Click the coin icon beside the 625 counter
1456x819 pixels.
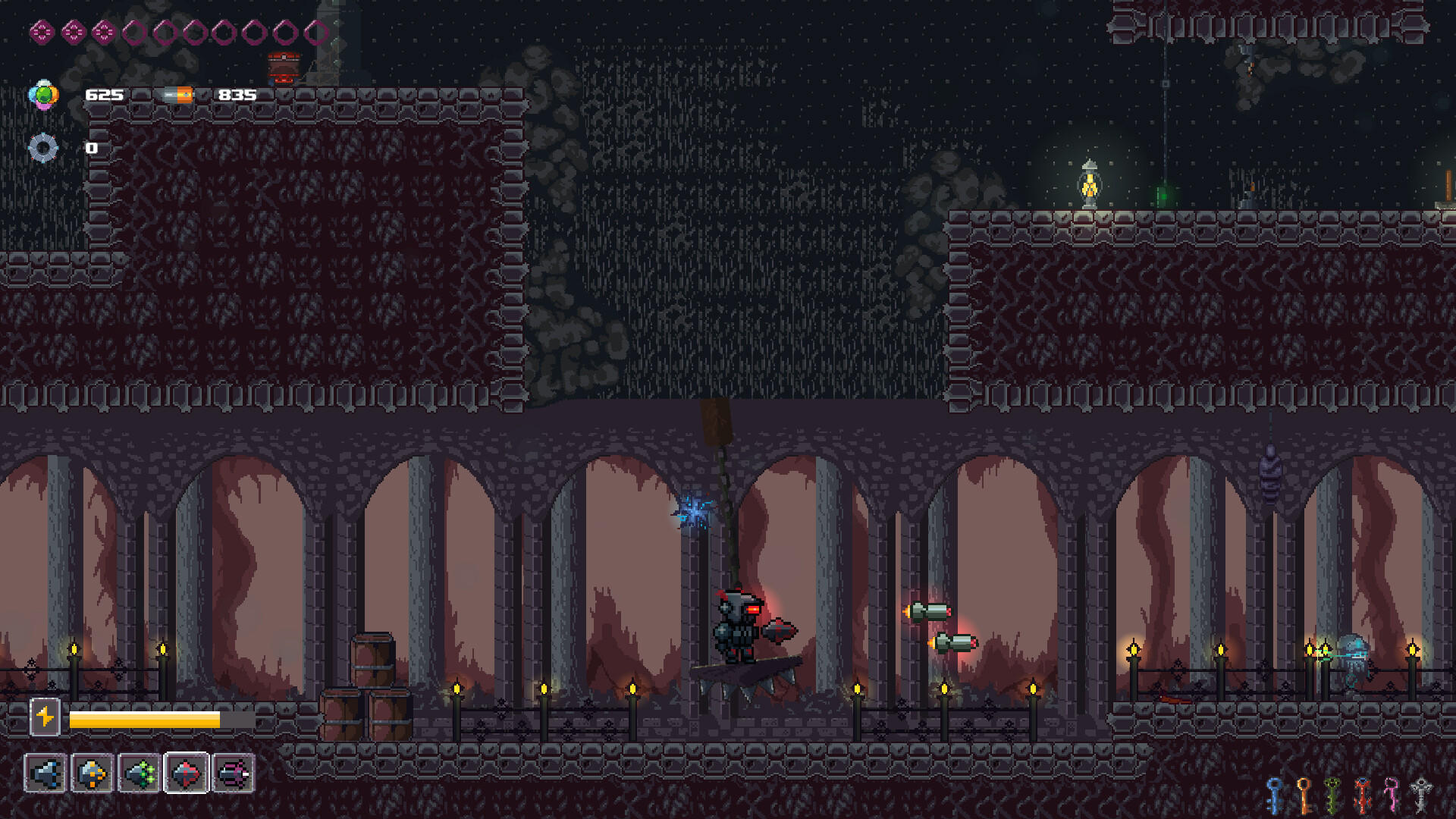[x=44, y=94]
